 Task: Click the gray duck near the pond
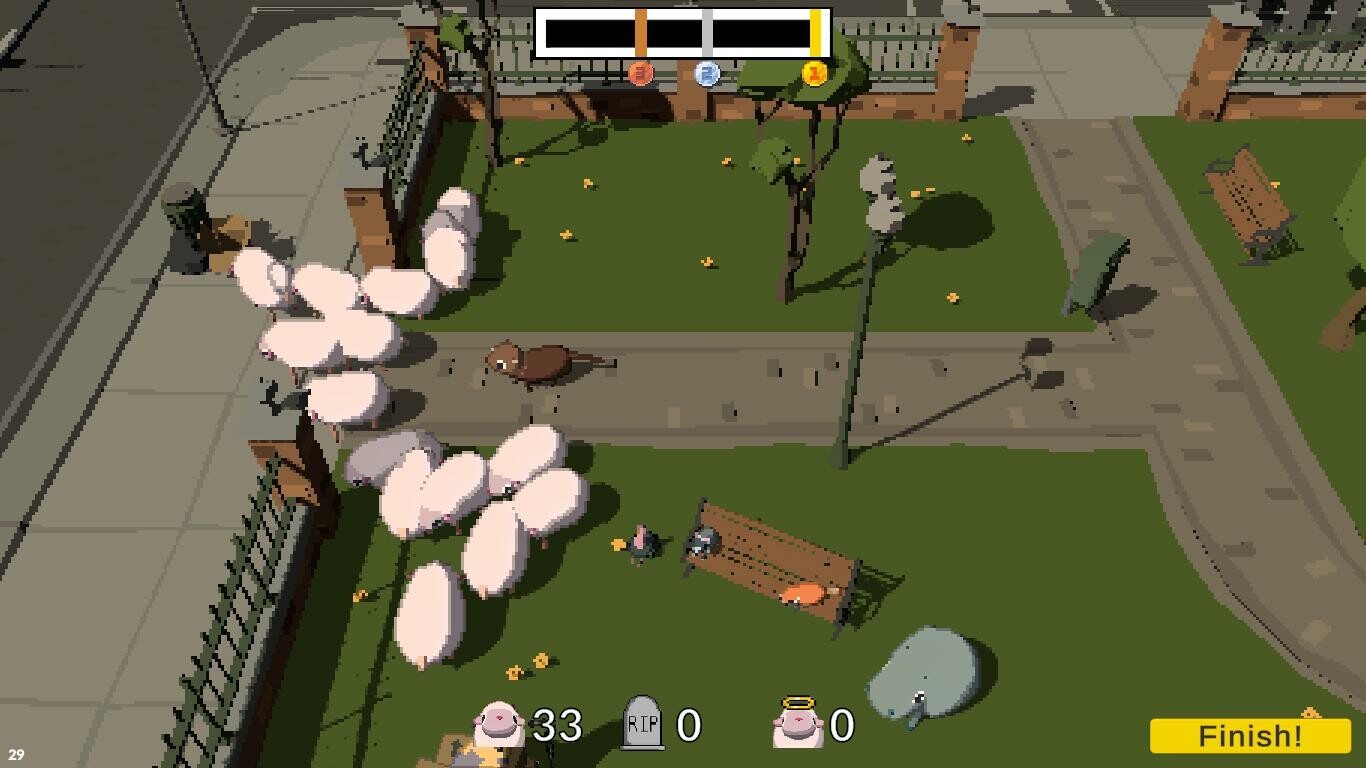[x=916, y=702]
